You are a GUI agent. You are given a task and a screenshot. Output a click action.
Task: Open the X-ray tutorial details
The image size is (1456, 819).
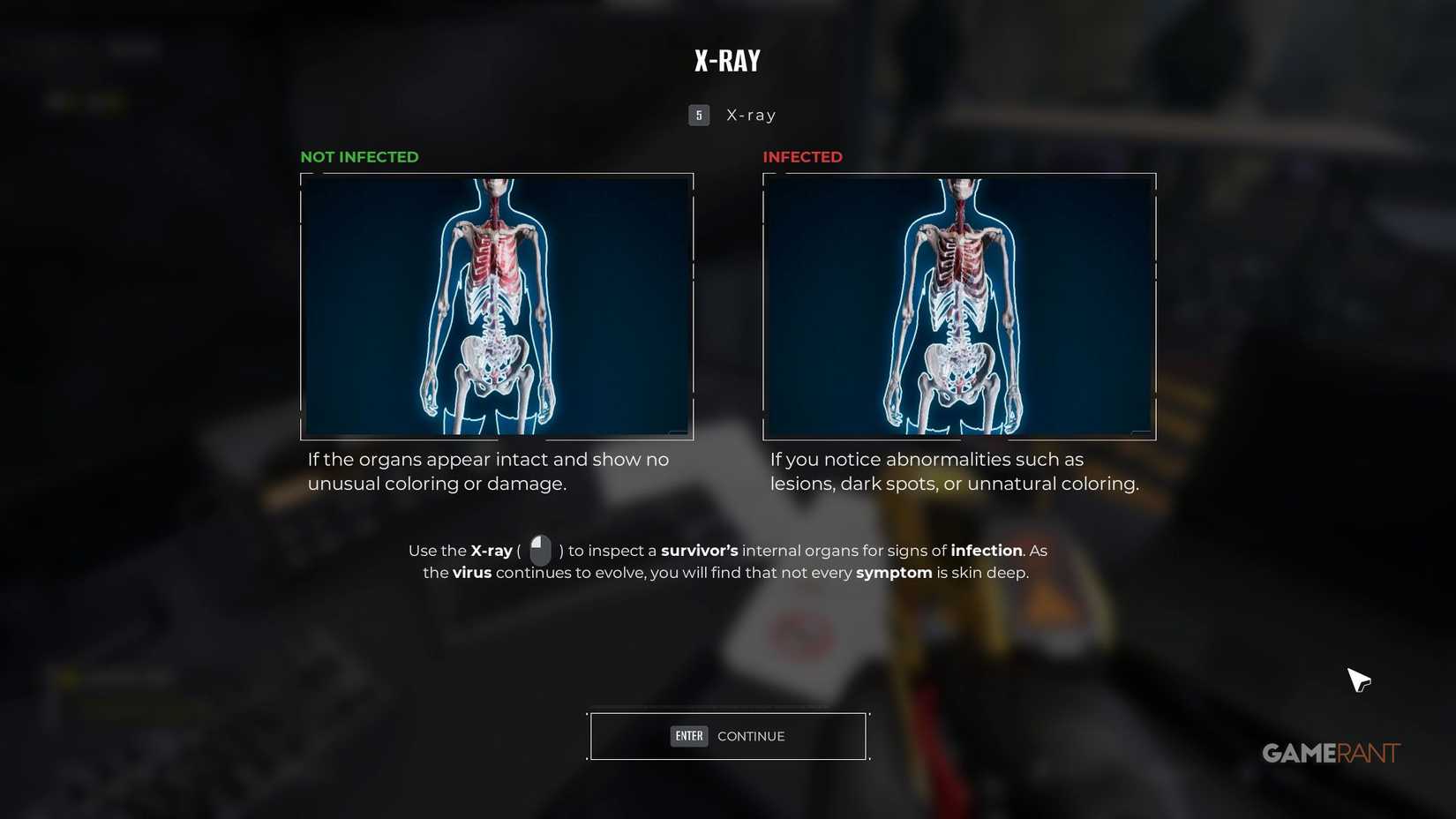click(727, 560)
